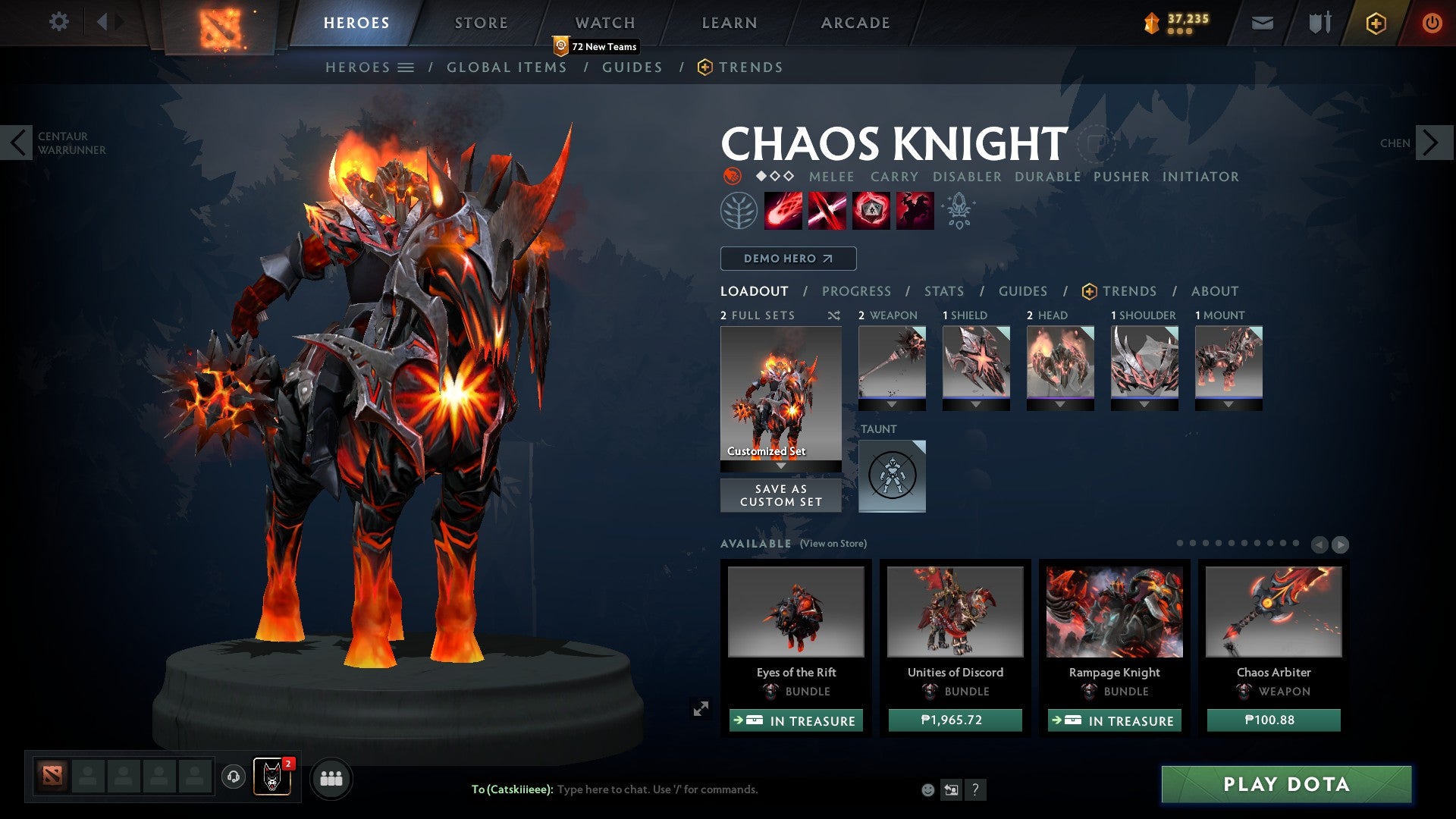Click the armory shield and sword icon
The width and height of the screenshot is (1456, 819).
click(x=1319, y=23)
